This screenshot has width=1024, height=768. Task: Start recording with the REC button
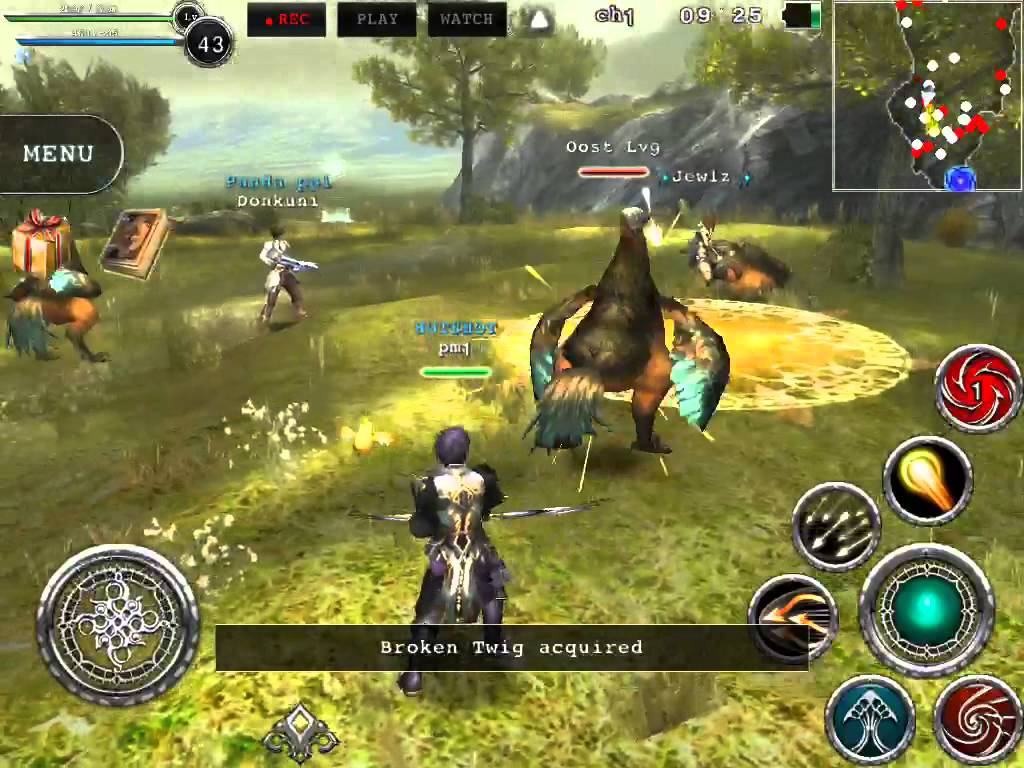[286, 19]
